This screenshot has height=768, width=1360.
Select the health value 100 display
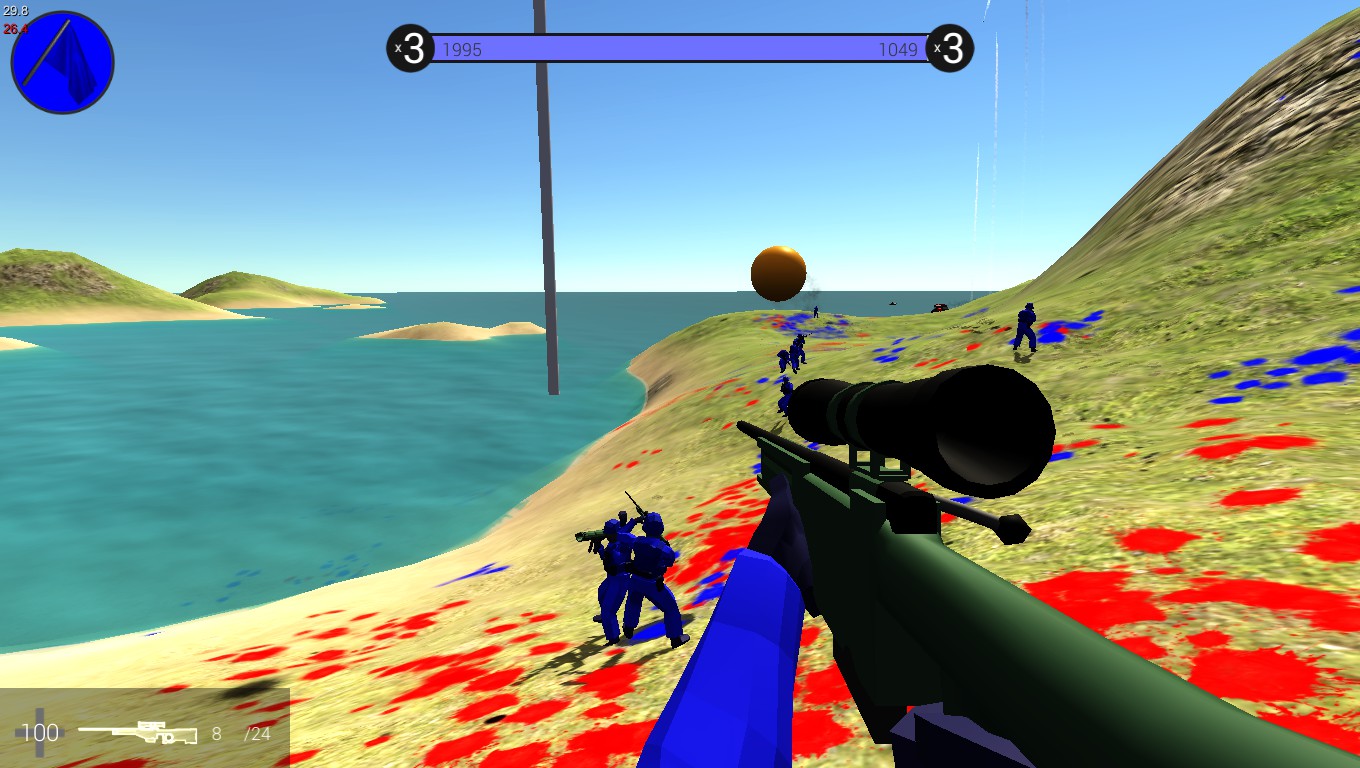[x=38, y=732]
